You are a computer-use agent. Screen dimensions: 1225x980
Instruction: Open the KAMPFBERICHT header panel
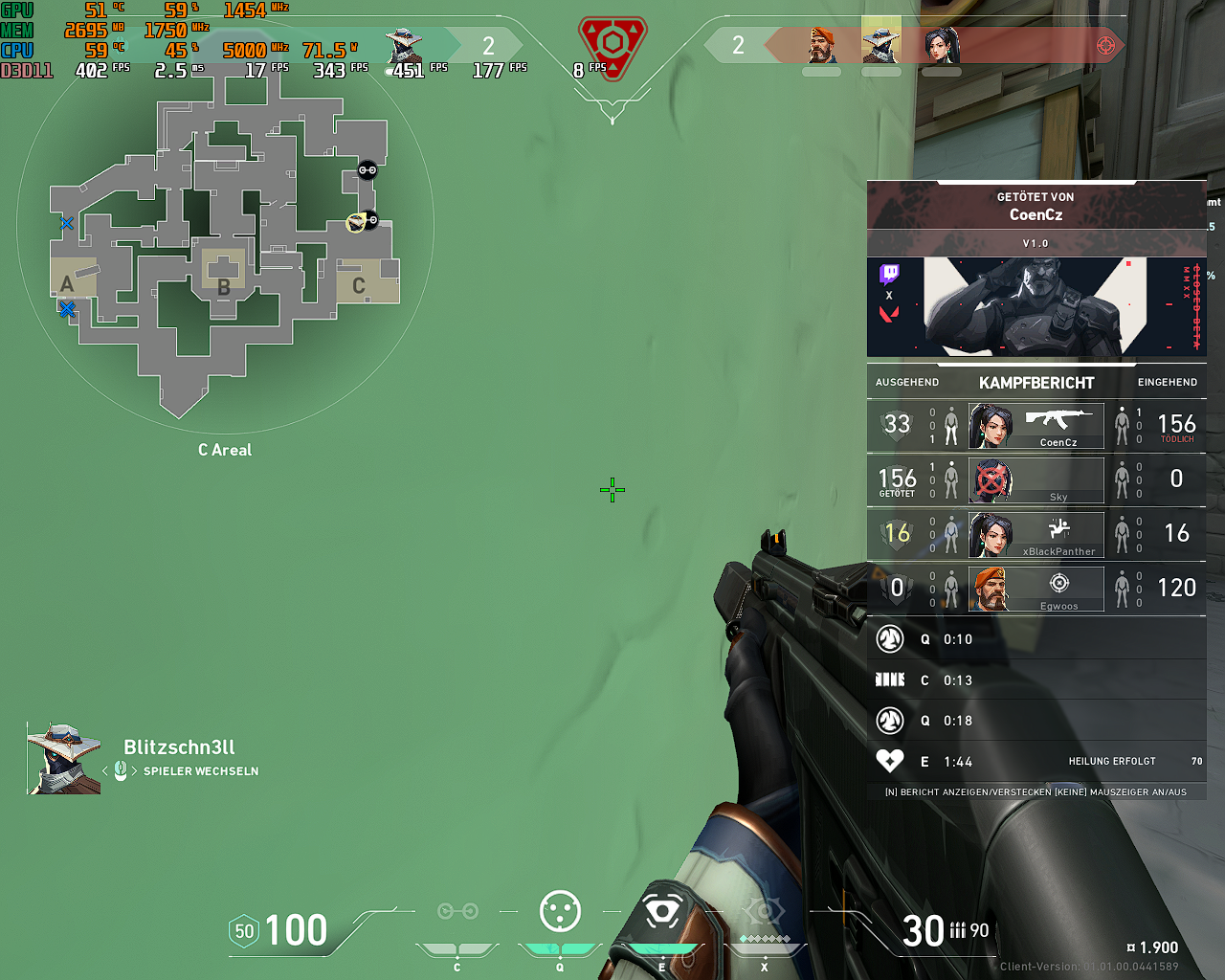click(1036, 382)
